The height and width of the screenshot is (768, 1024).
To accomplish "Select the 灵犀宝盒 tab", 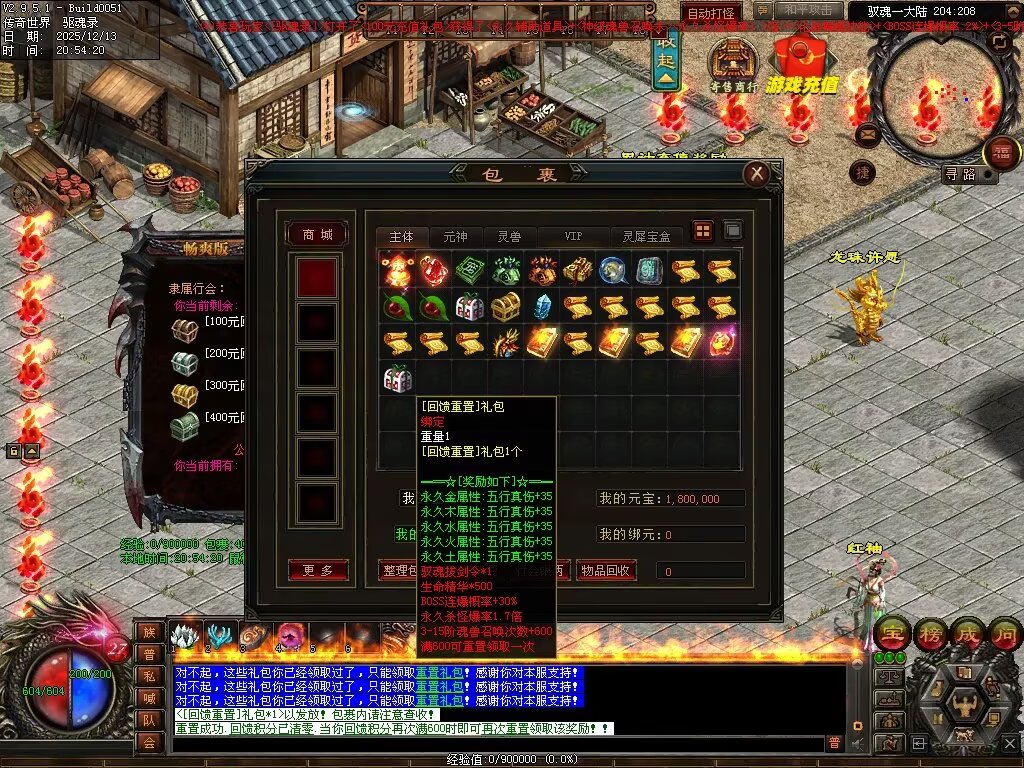I will point(646,237).
